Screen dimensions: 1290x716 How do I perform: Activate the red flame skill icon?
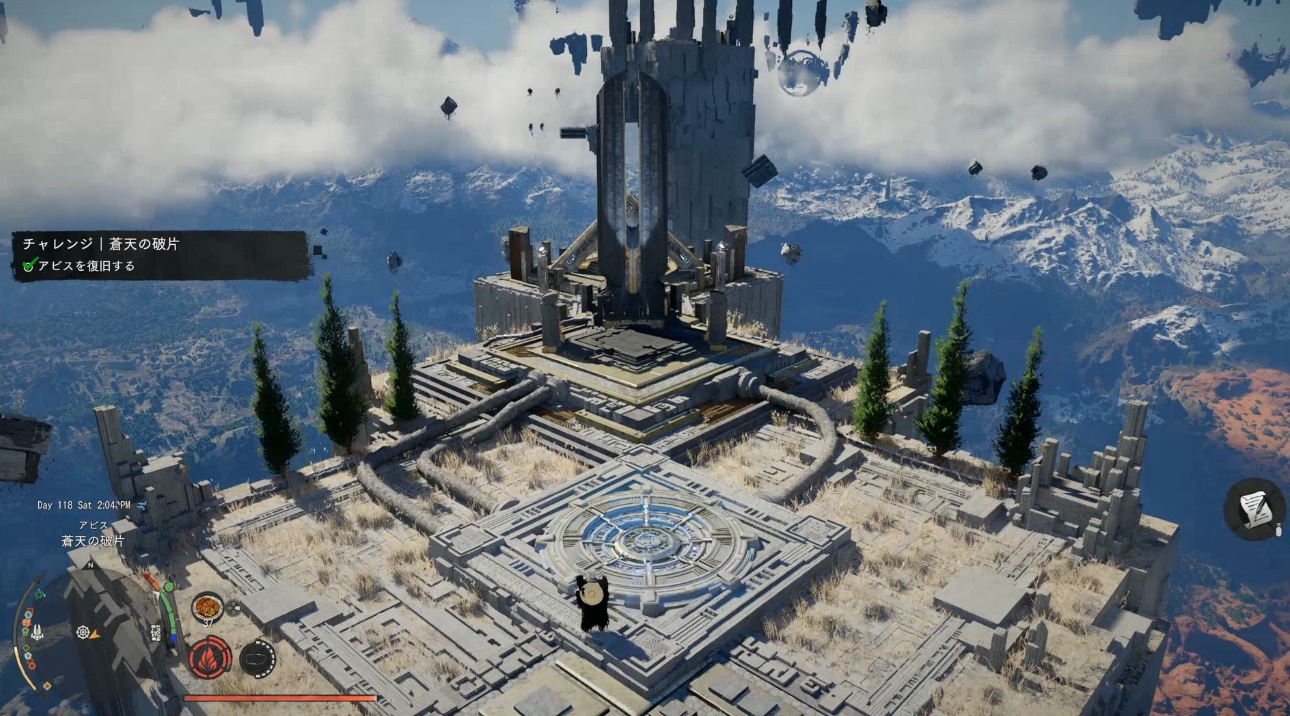coord(210,657)
